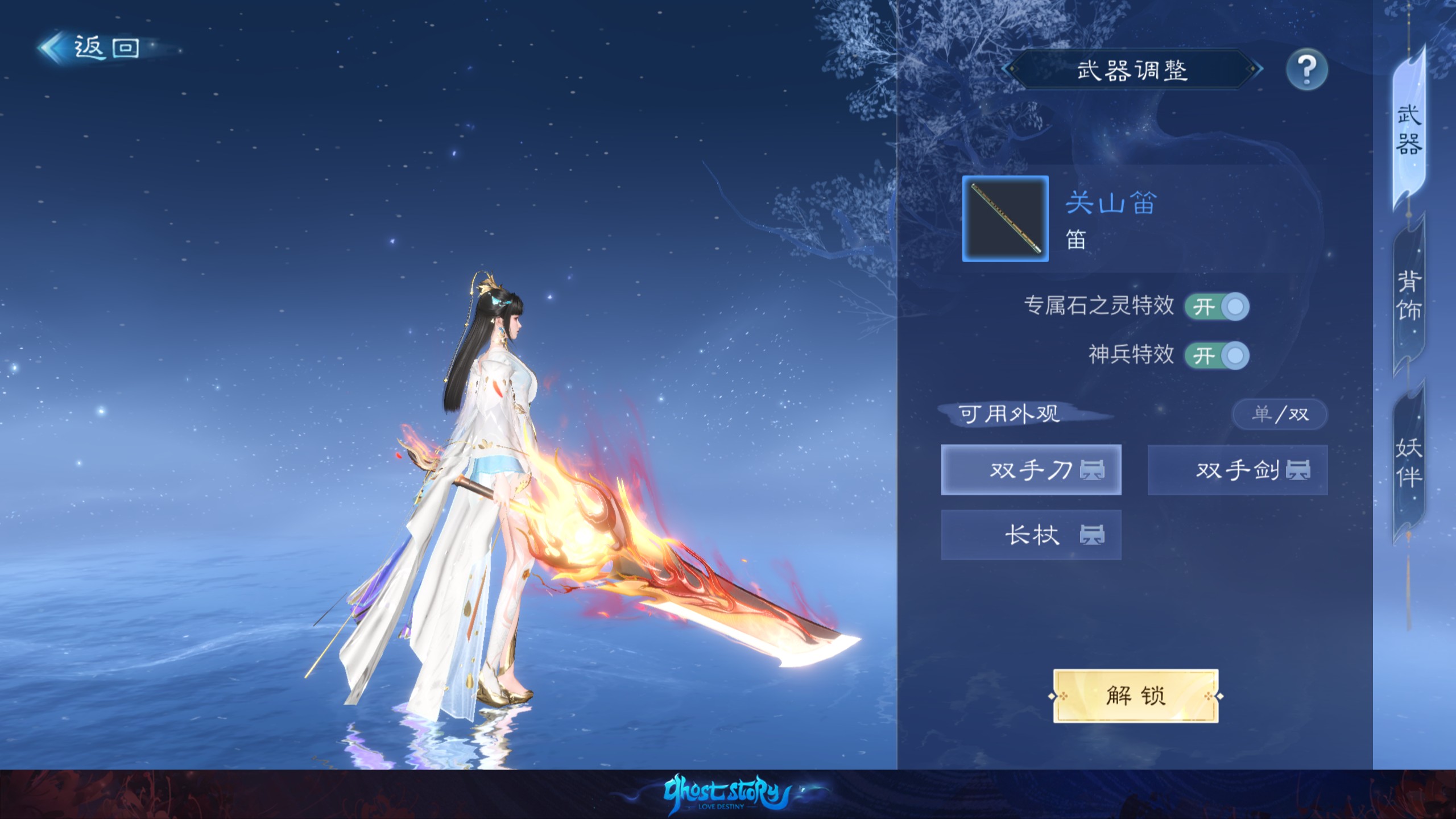This screenshot has width=1456, height=819.
Task: Toggle the 专属石之灵特效 switch
Action: pos(1217,307)
